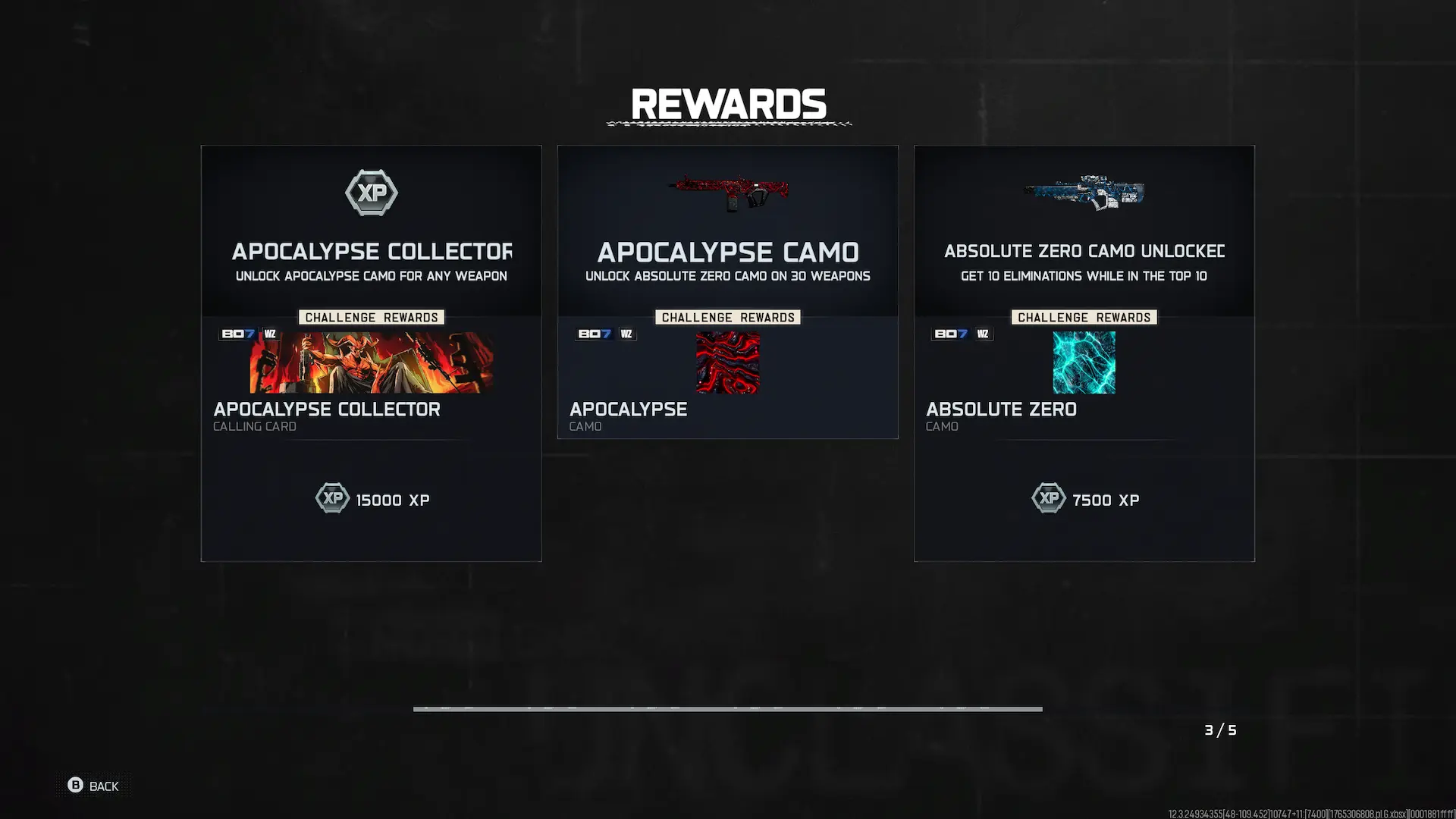Toggle the WZ badge on Apocalypse Collector card
Screen dimensions: 1456x819
270,334
